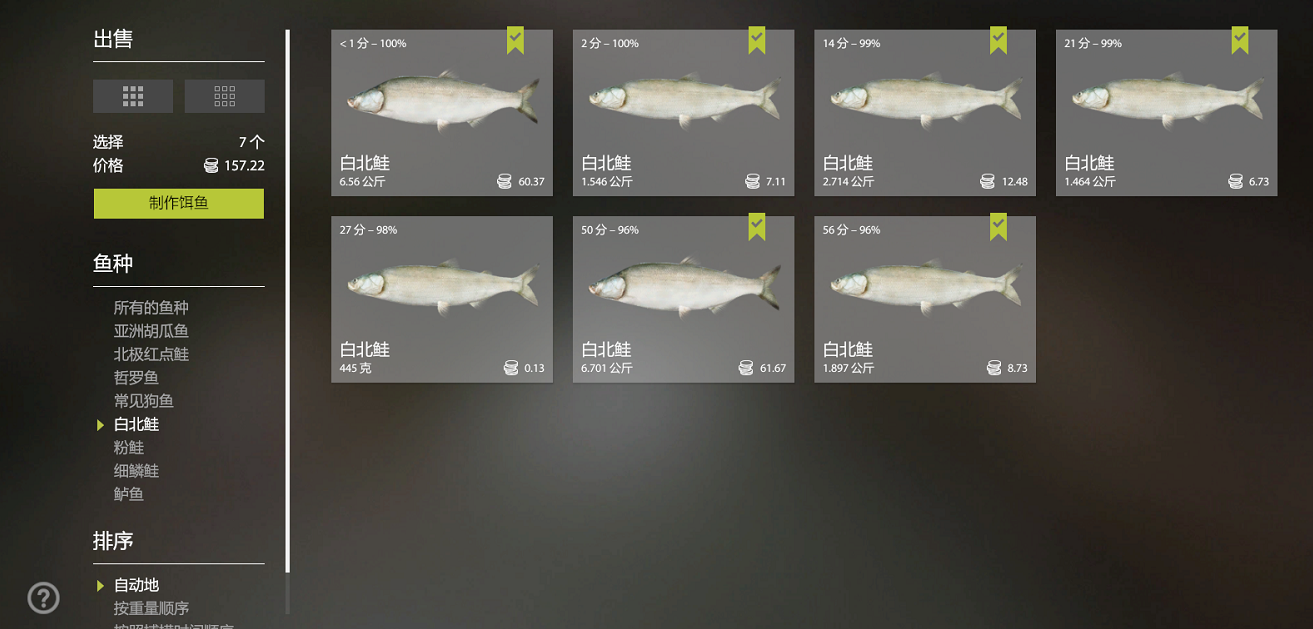This screenshot has width=1313, height=629.
Task: Show only 细鳞鲑 fish
Action: click(136, 471)
